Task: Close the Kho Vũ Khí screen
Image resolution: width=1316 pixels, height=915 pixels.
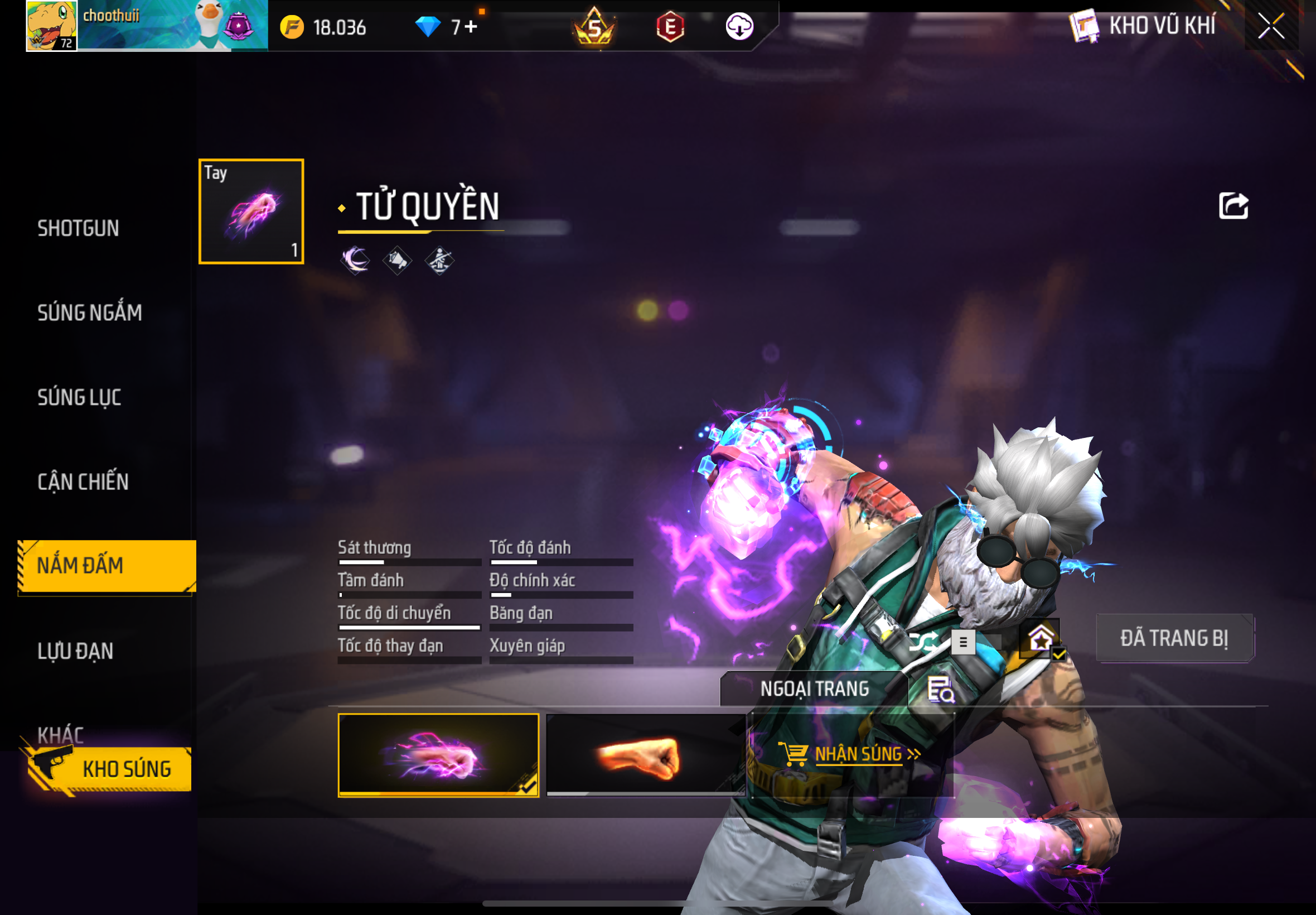Action: click(x=1270, y=26)
